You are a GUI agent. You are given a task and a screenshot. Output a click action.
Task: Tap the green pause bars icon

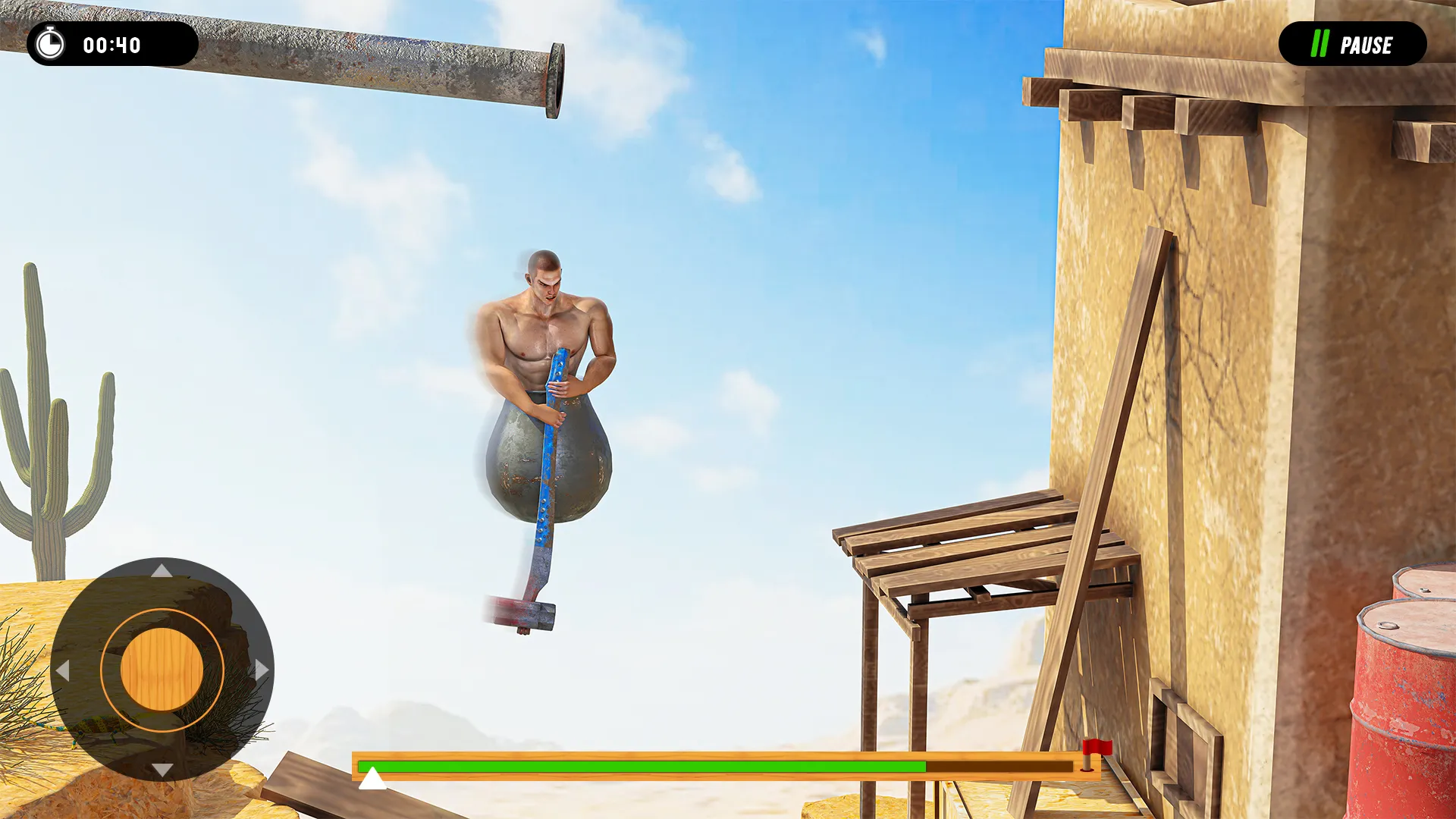(x=1319, y=45)
